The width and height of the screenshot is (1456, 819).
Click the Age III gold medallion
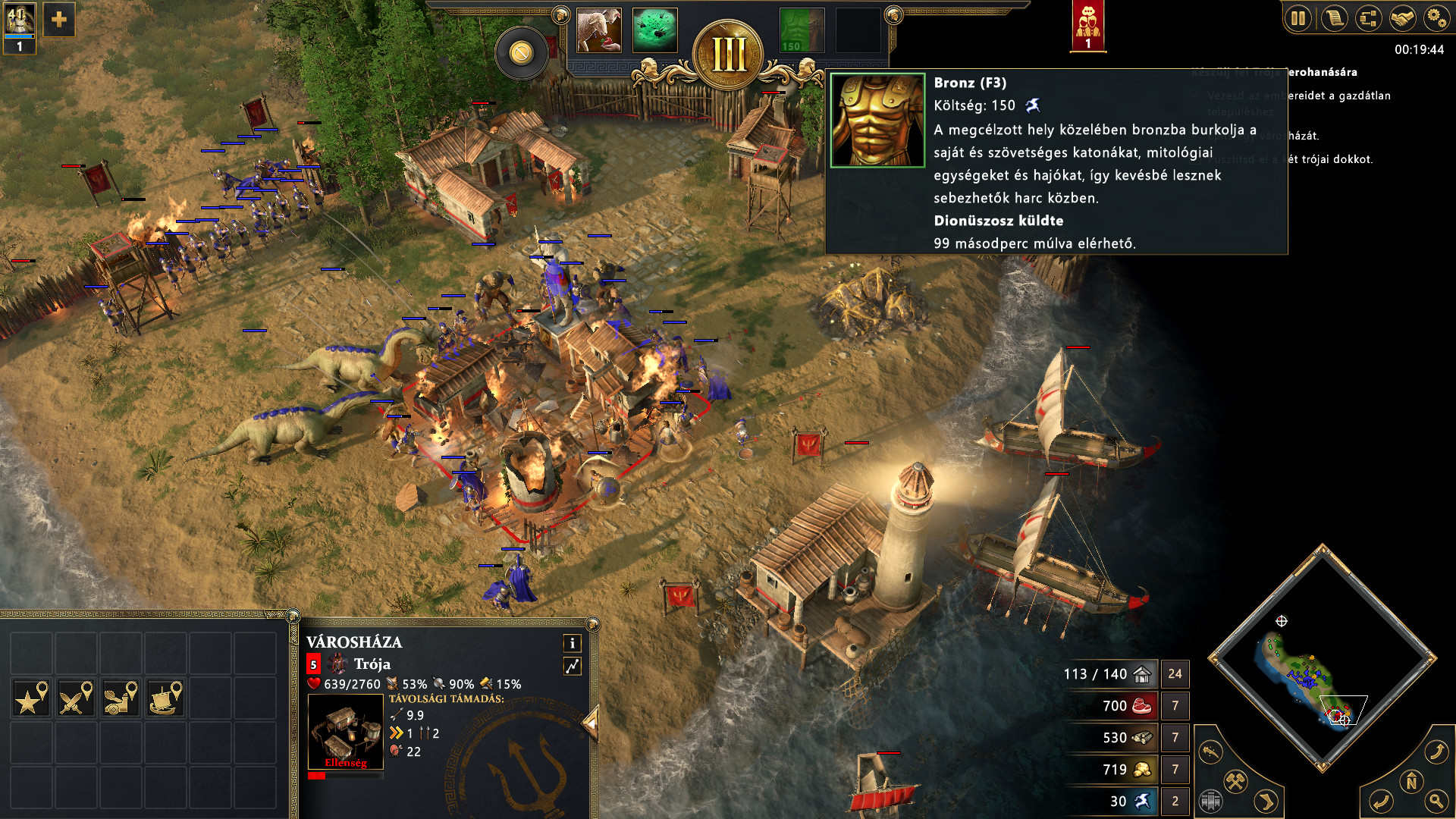(x=728, y=55)
